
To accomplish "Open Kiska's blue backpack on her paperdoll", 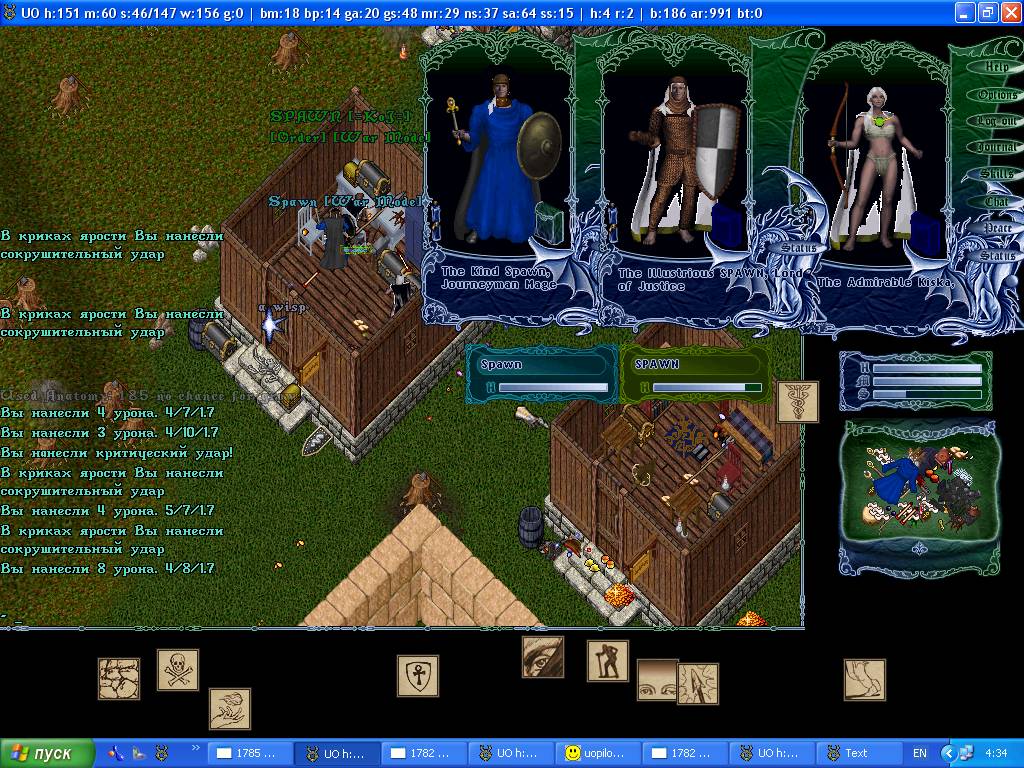I will (x=925, y=235).
